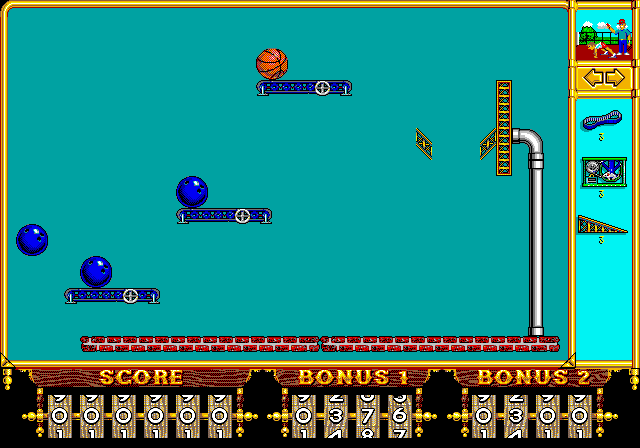The height and width of the screenshot is (448, 640).
Task: Choose the incline ramp part
Action: 602,225
